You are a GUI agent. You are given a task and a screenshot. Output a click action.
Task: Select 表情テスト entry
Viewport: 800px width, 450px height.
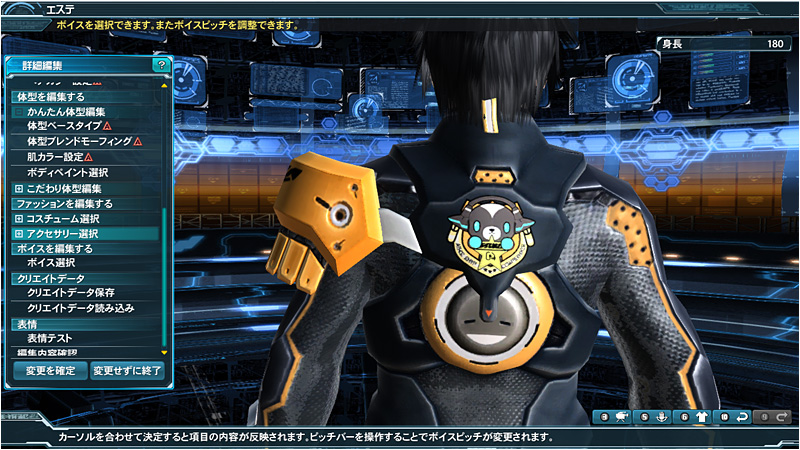click(50, 339)
